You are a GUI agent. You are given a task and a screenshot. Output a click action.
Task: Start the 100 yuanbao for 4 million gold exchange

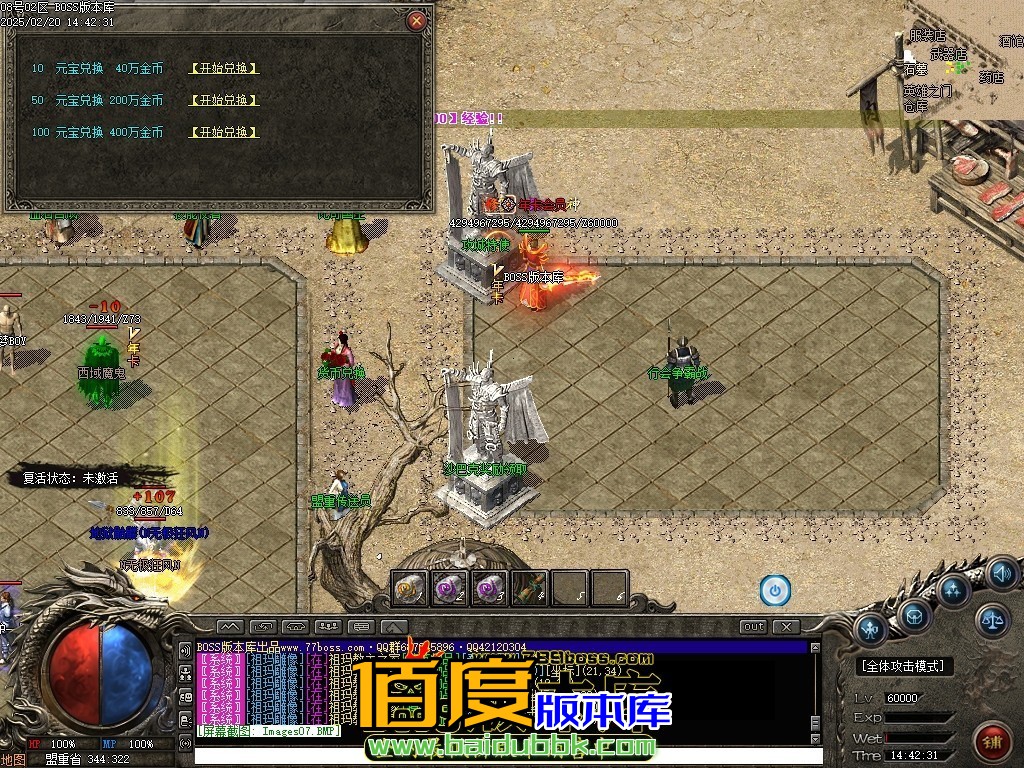click(x=224, y=132)
